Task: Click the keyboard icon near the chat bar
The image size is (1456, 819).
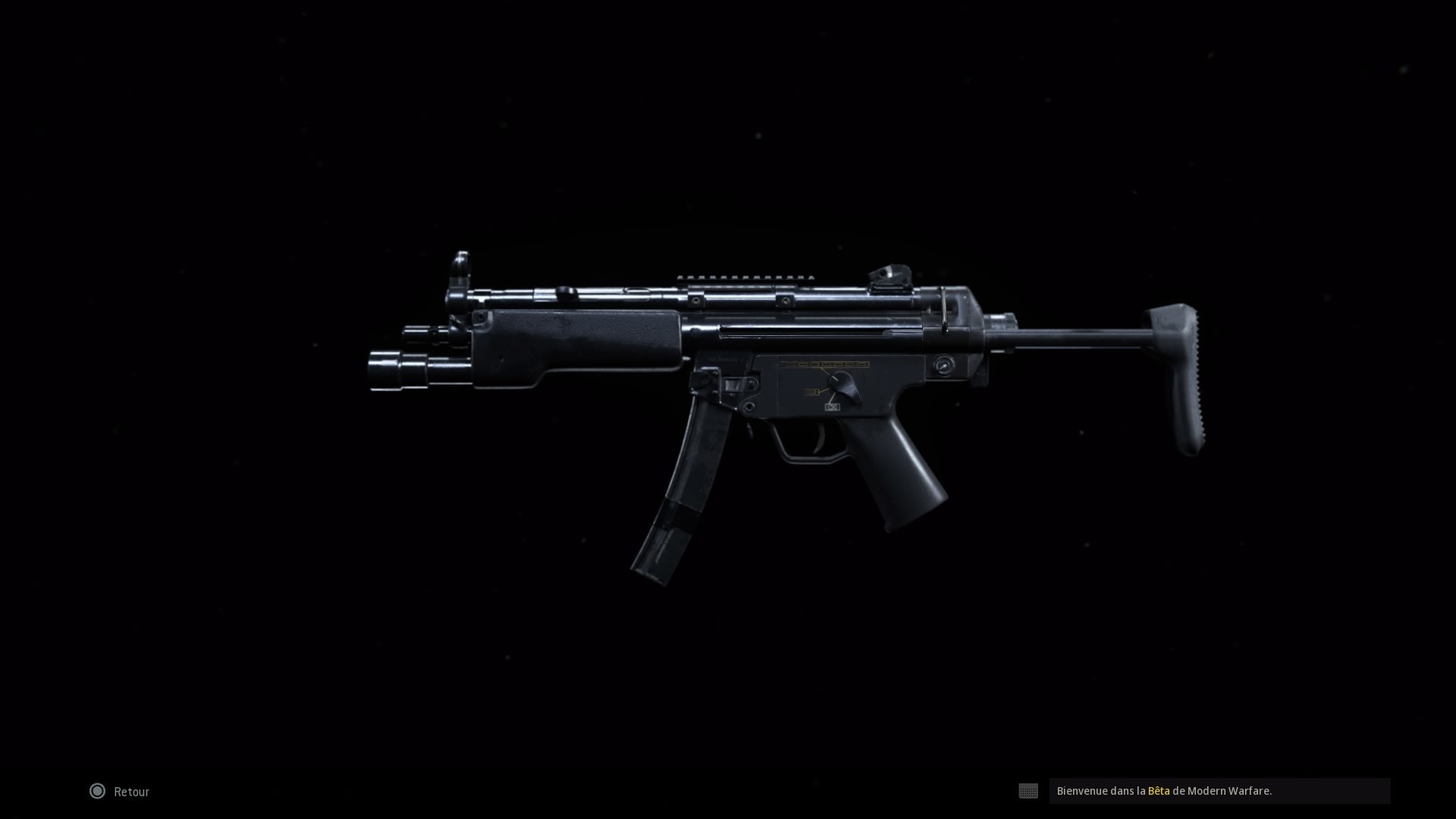Action: (1028, 791)
